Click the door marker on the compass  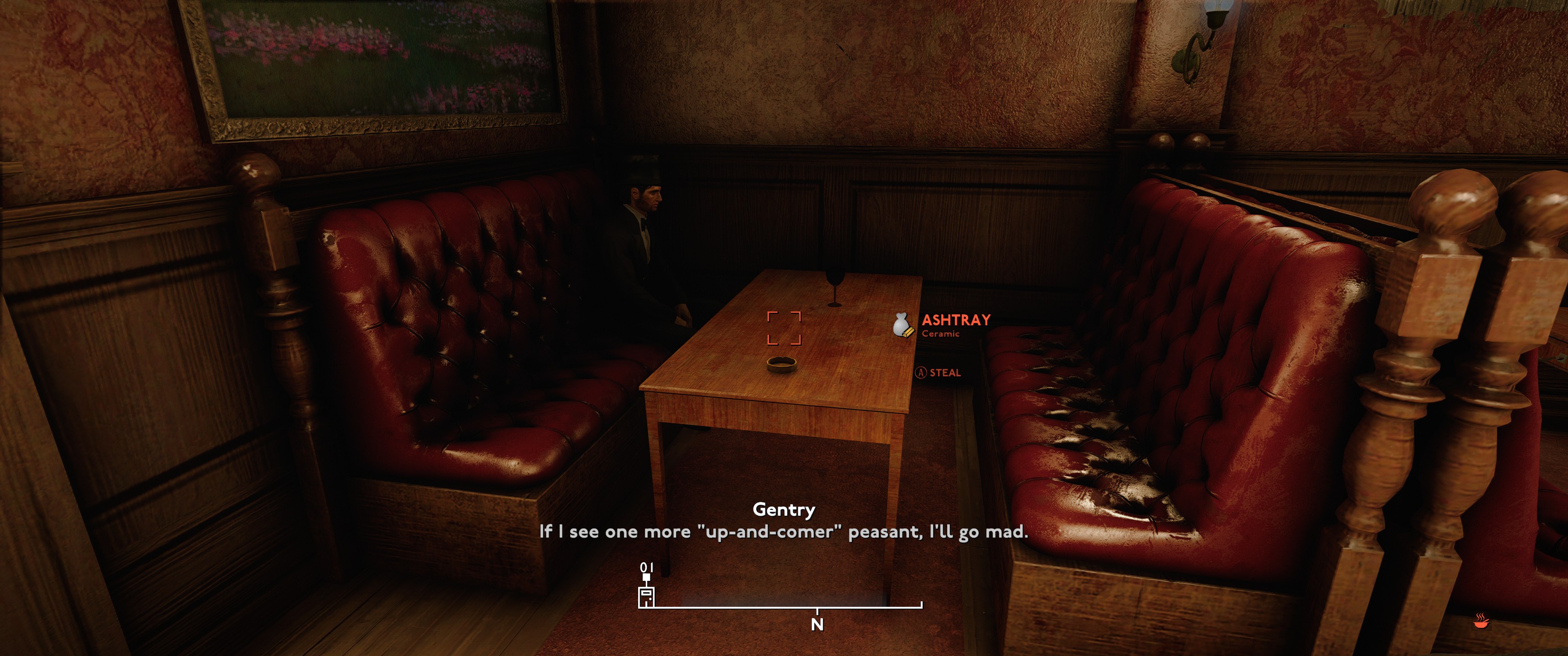(646, 596)
